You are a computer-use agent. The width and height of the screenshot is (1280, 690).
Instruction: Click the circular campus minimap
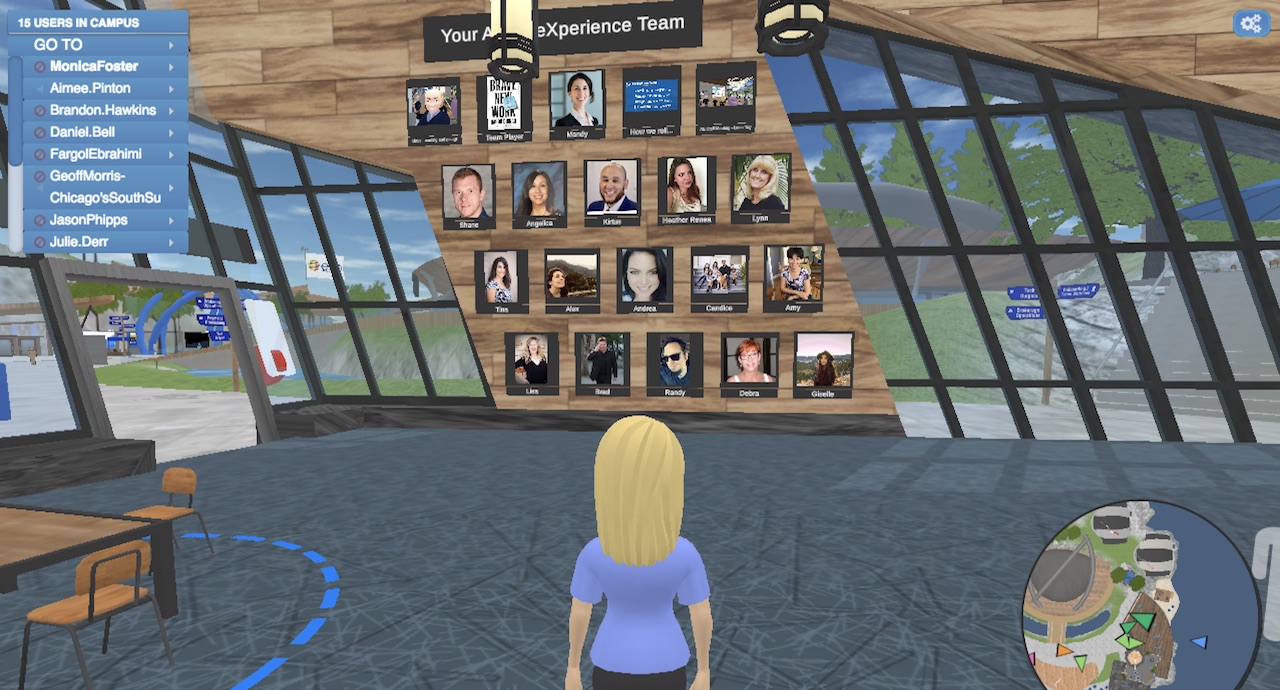coord(1125,596)
